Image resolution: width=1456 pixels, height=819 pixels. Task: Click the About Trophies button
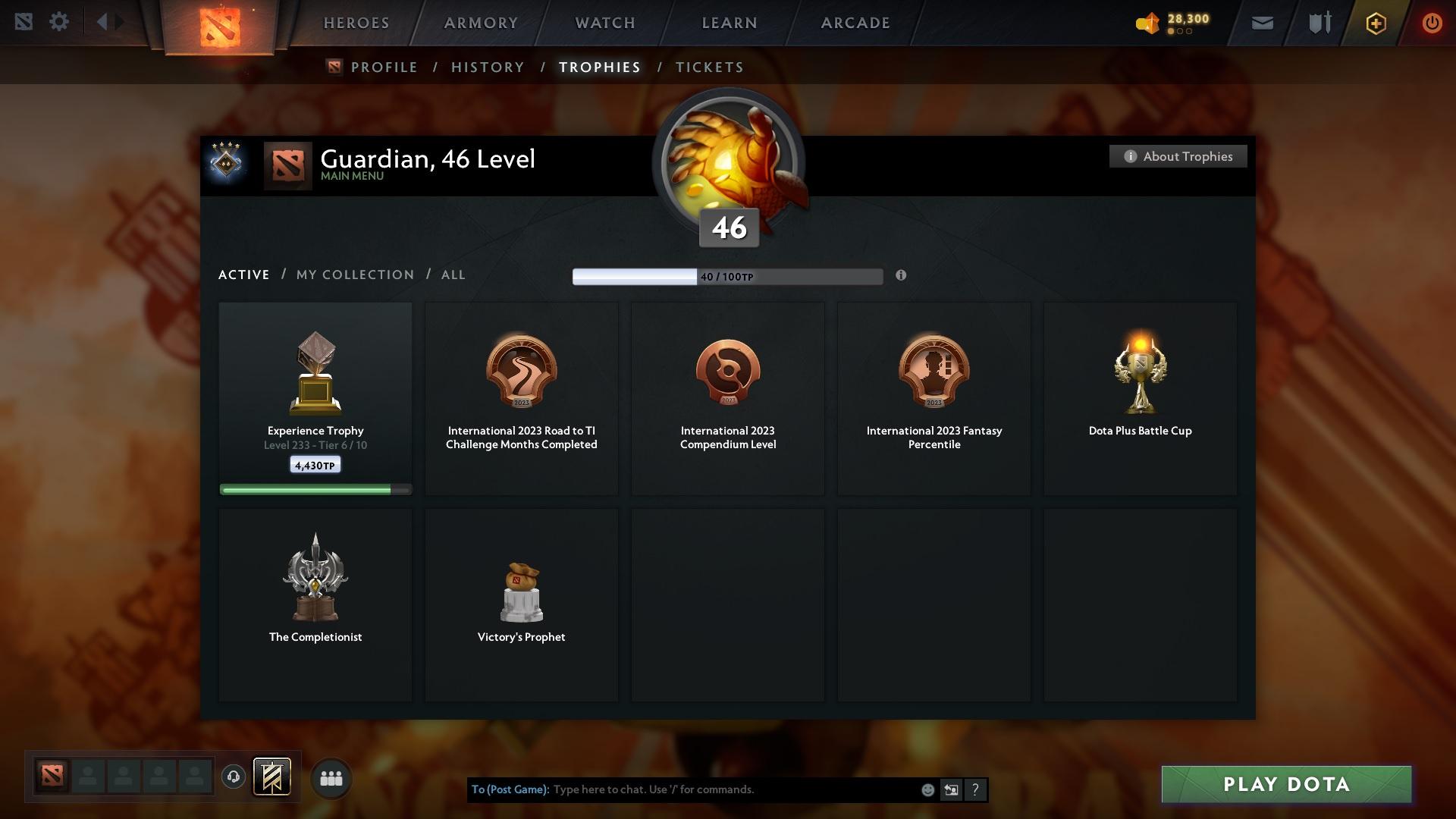pos(1178,156)
